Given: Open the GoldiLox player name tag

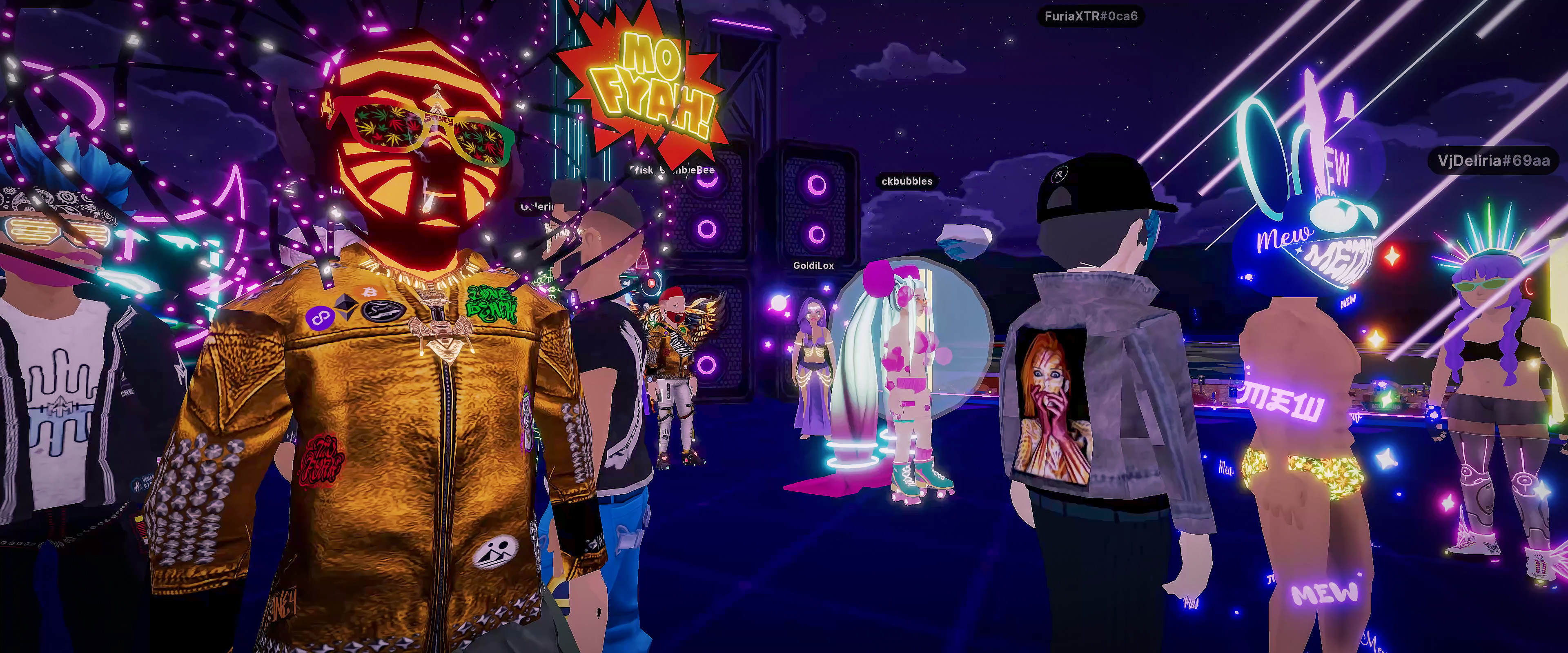Looking at the screenshot, I should tap(813, 265).
